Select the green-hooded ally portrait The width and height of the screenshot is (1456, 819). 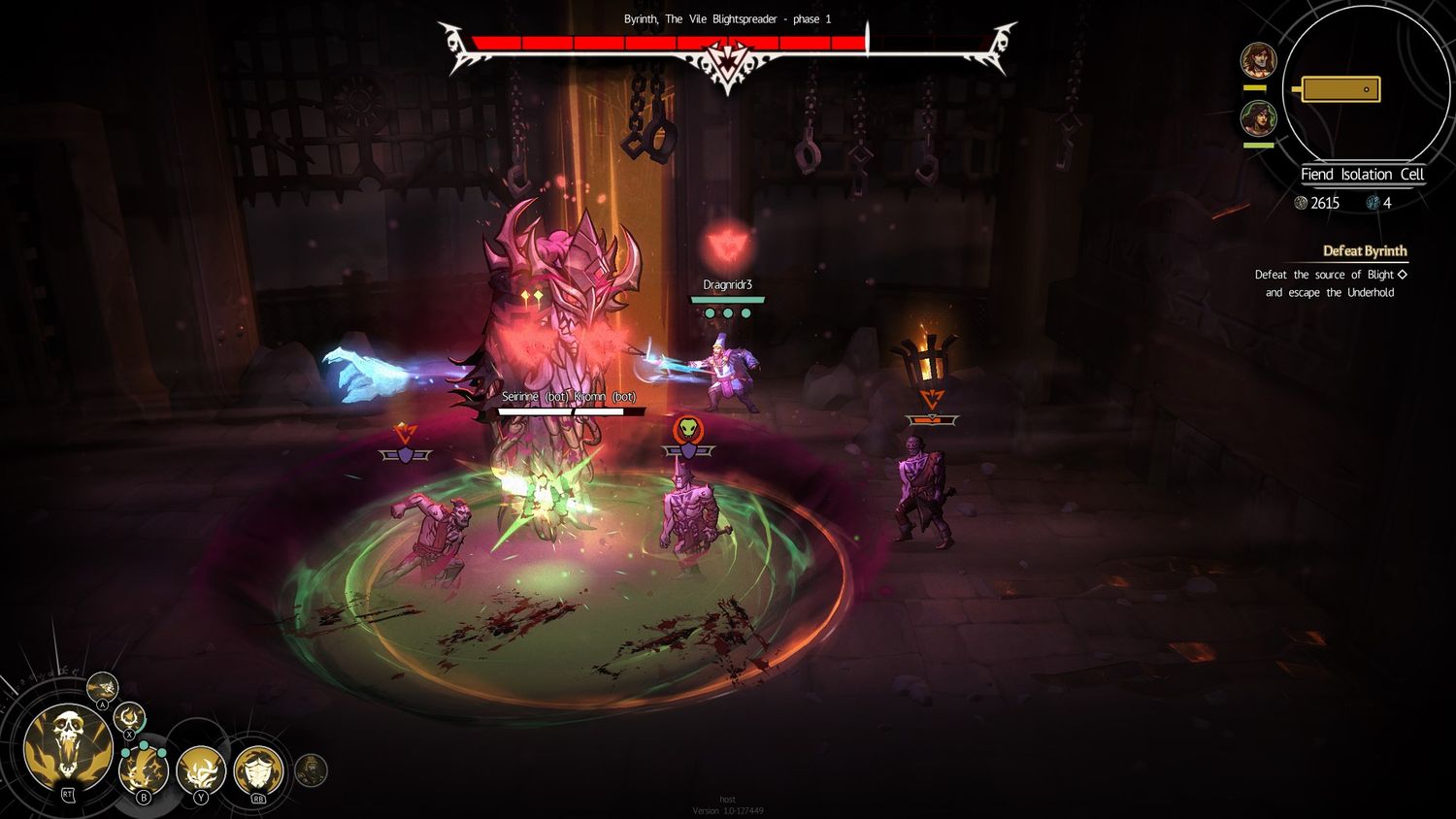pyautogui.click(x=1258, y=119)
